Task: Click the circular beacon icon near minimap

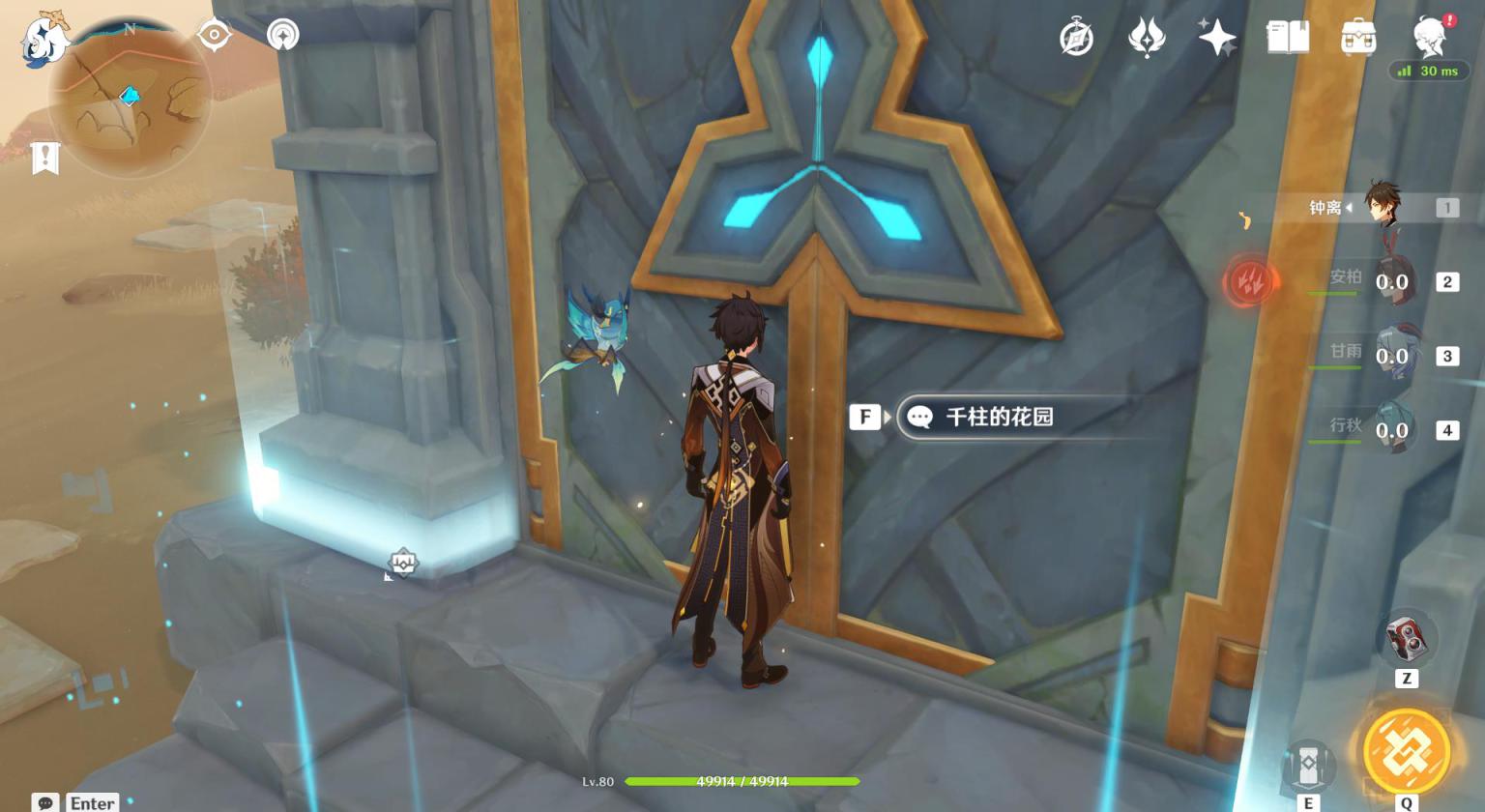Action: 283,35
